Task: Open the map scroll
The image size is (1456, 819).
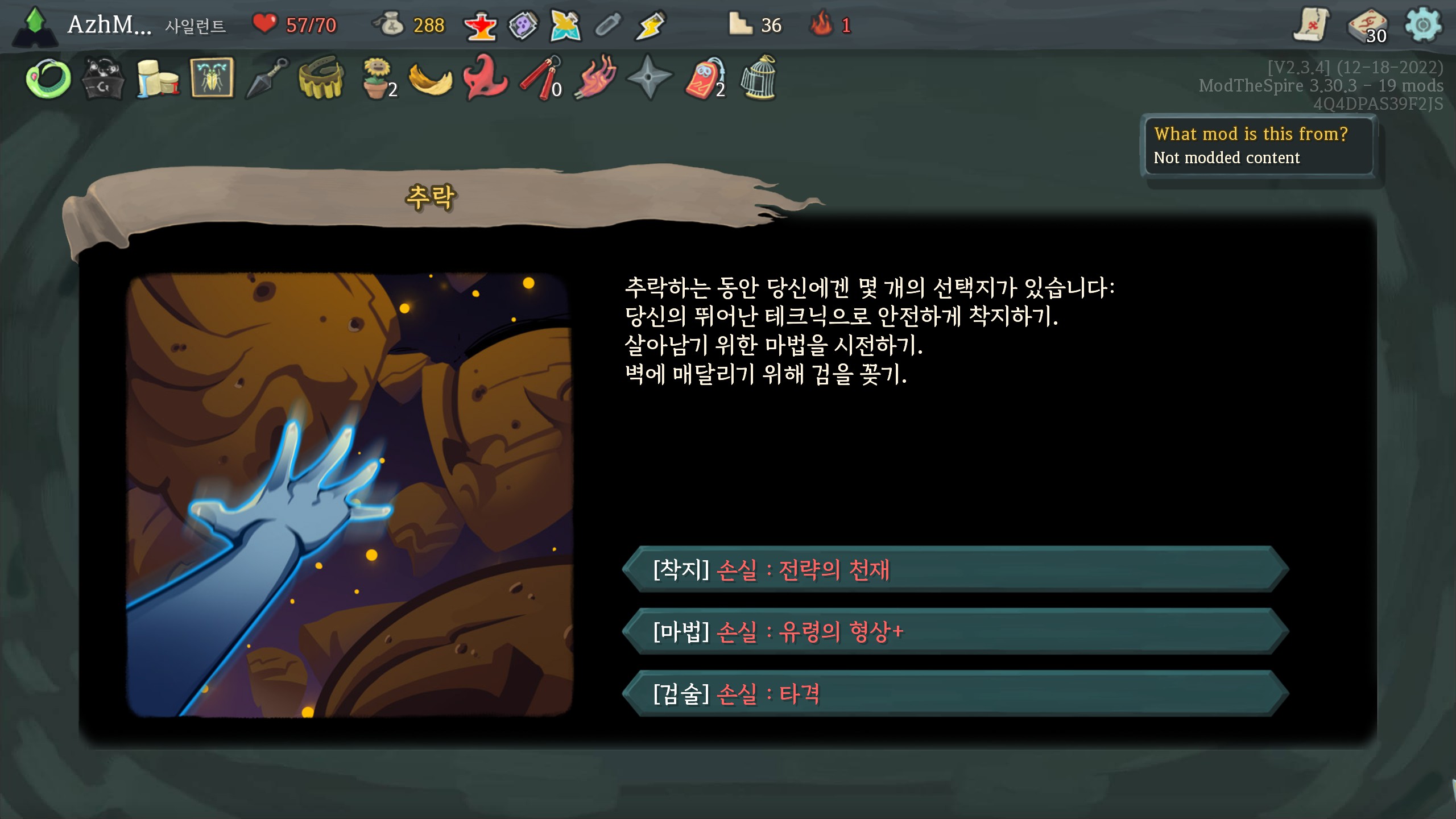Action: pyautogui.click(x=1312, y=25)
